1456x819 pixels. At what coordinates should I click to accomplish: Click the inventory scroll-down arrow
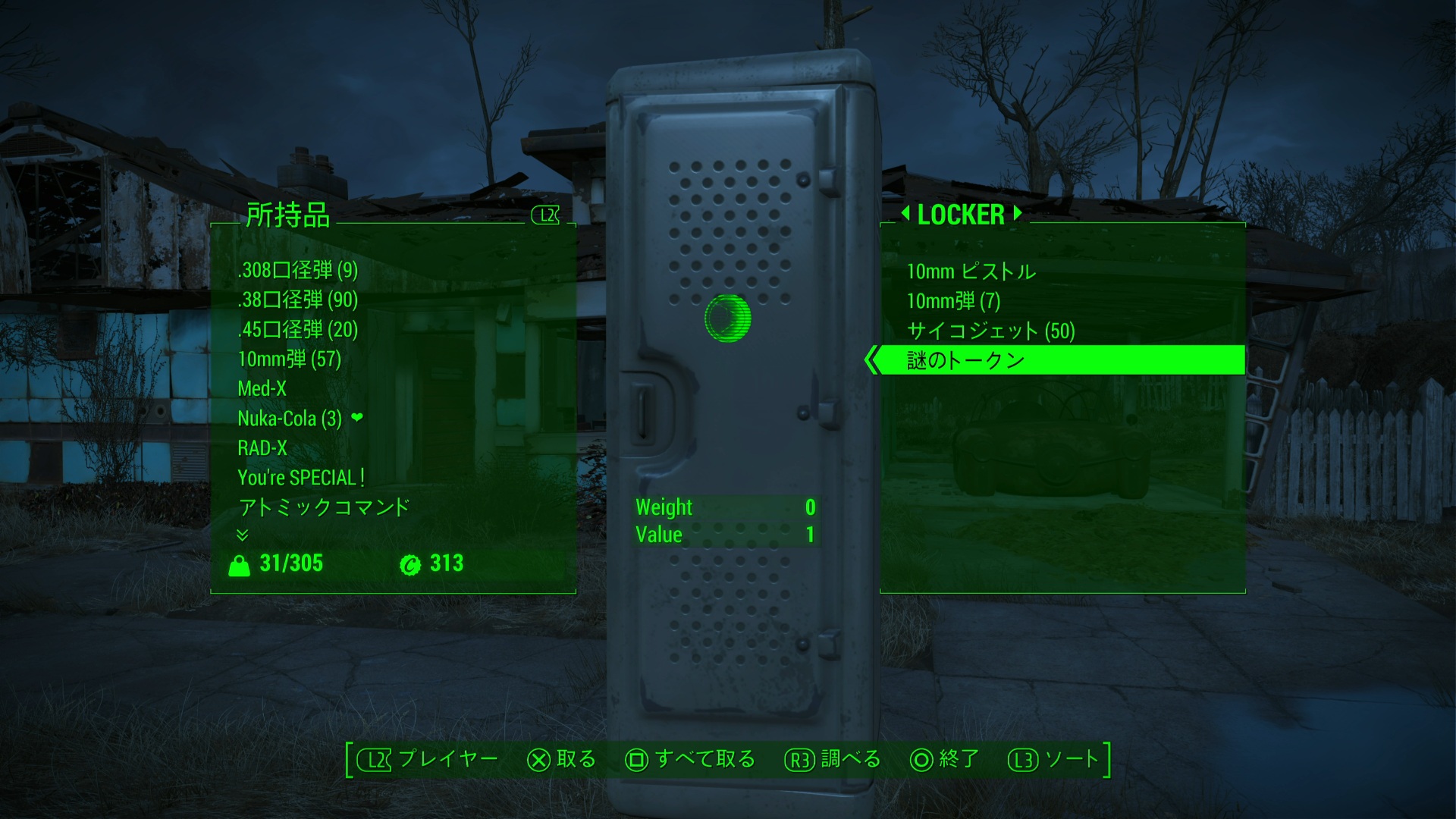(243, 535)
